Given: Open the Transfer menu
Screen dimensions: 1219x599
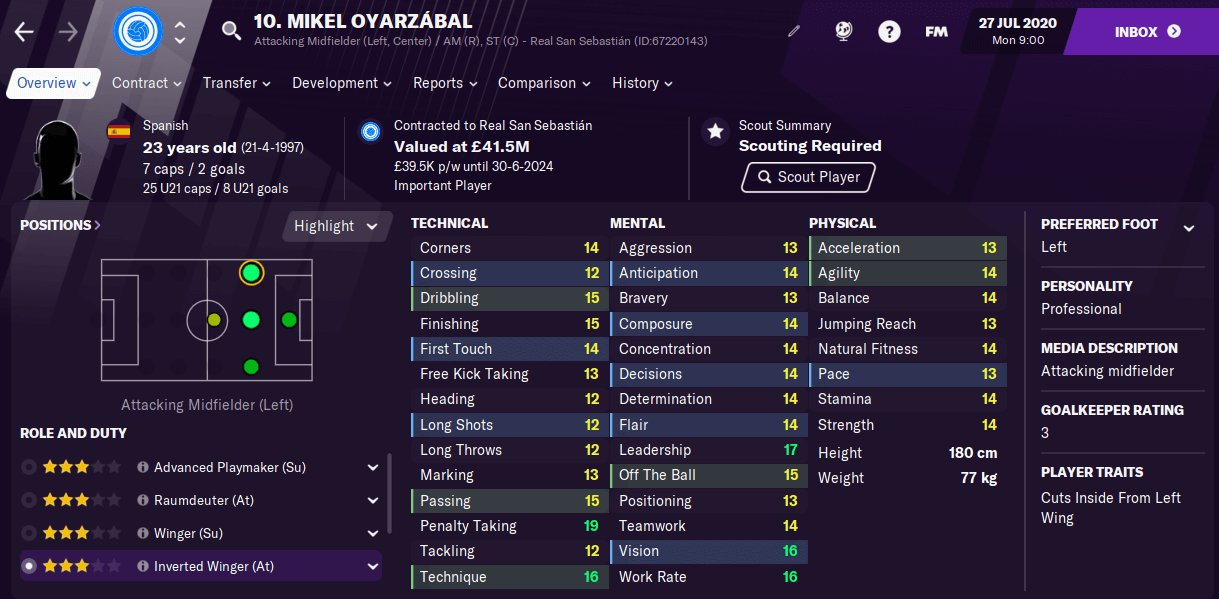Looking at the screenshot, I should [x=236, y=83].
